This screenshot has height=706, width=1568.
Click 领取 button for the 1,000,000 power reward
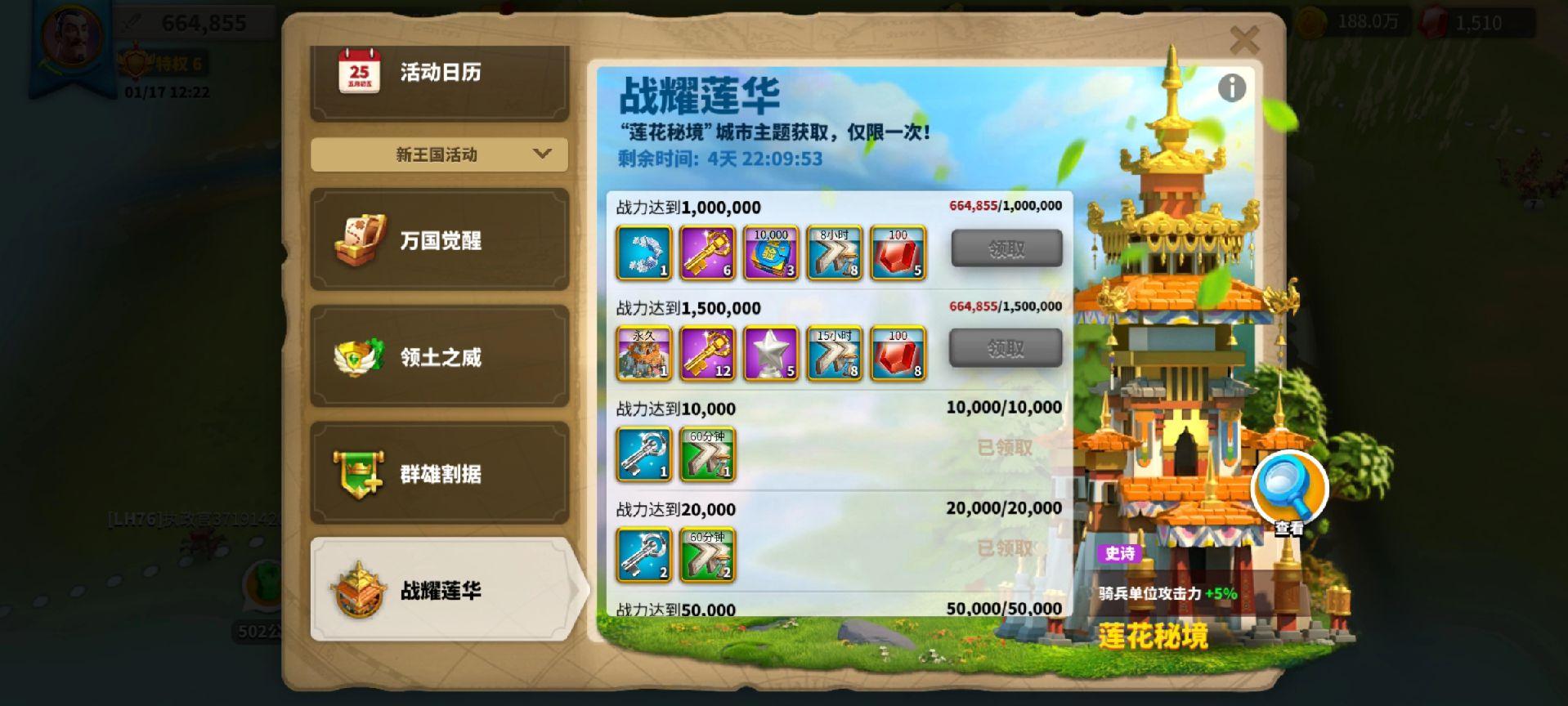[x=1006, y=248]
